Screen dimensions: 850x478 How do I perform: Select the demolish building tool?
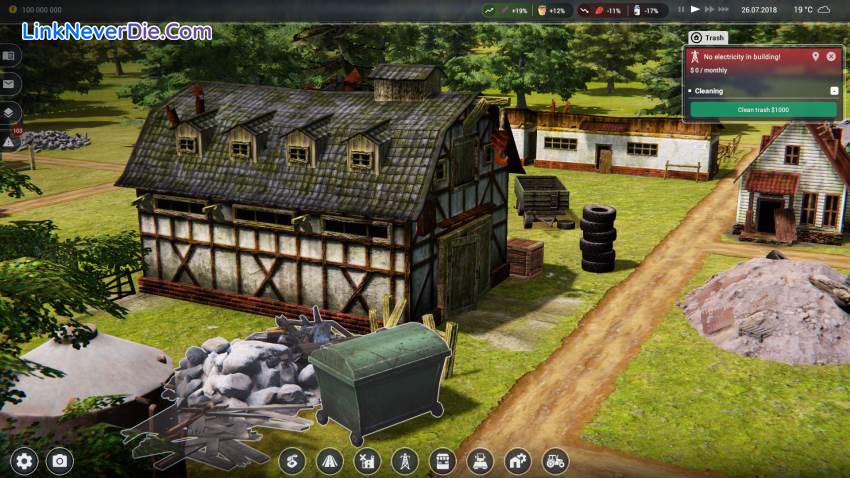click(367, 461)
